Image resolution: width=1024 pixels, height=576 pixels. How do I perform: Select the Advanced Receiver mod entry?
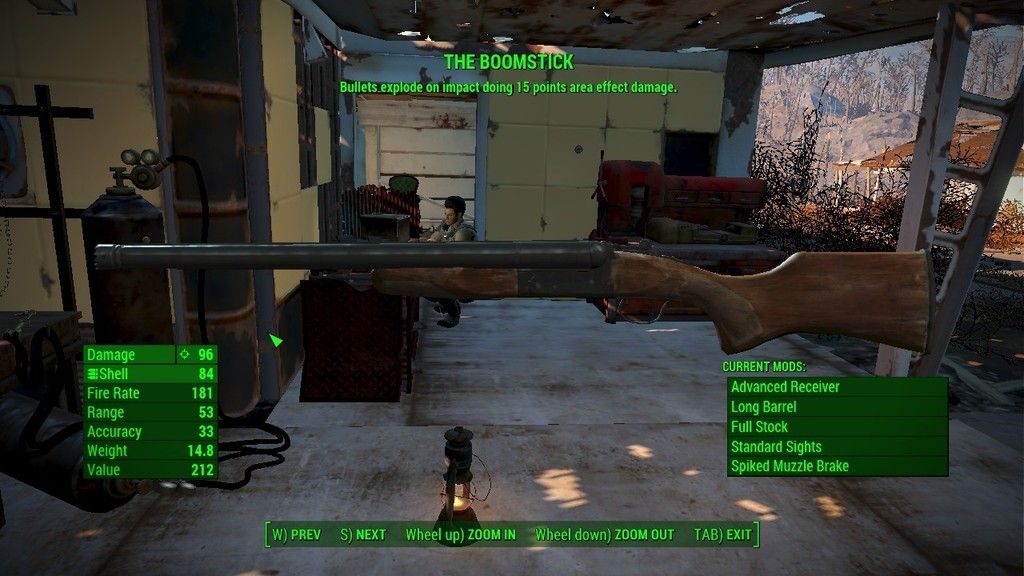[836, 387]
